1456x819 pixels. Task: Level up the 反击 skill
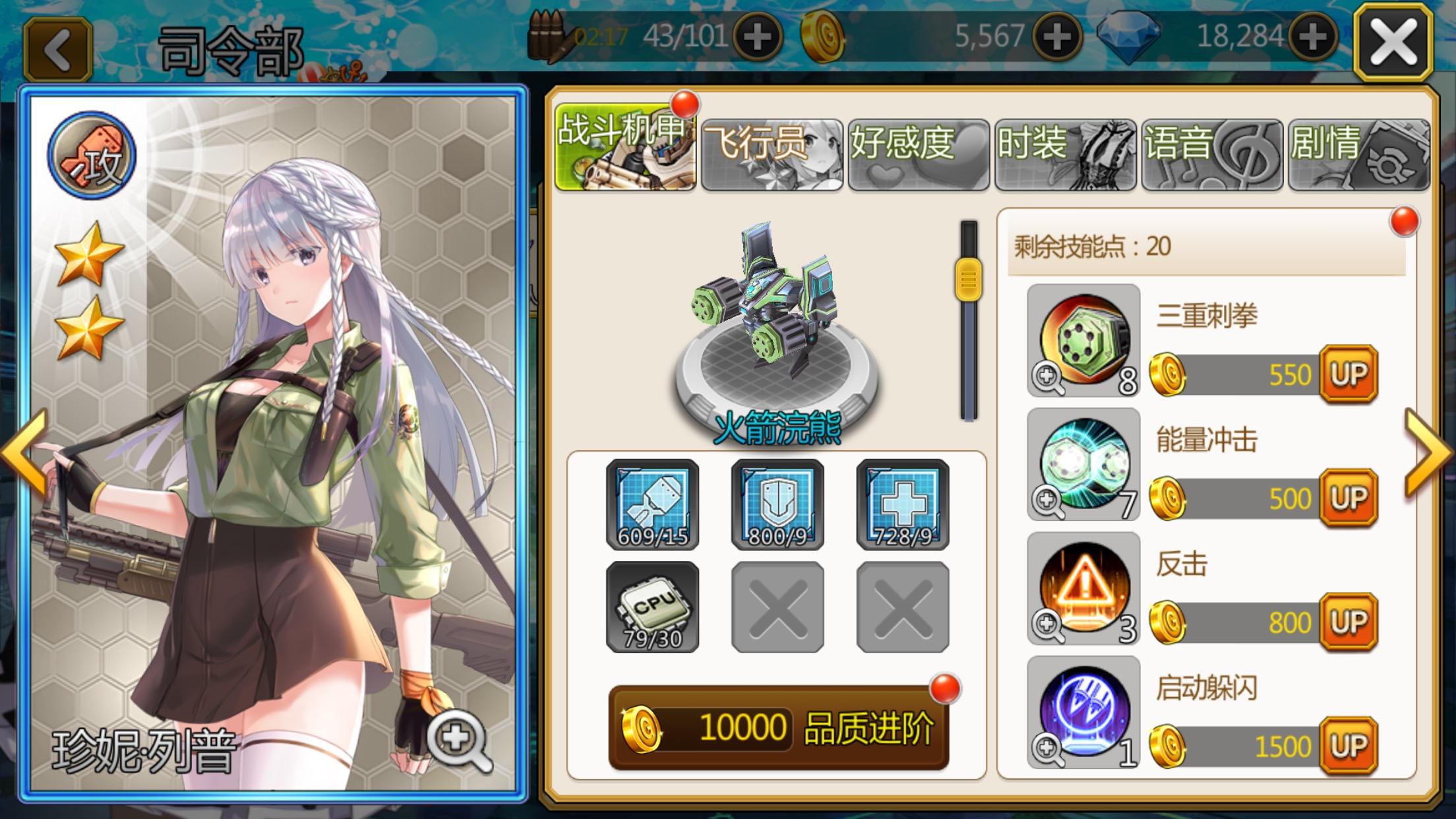pos(1349,622)
